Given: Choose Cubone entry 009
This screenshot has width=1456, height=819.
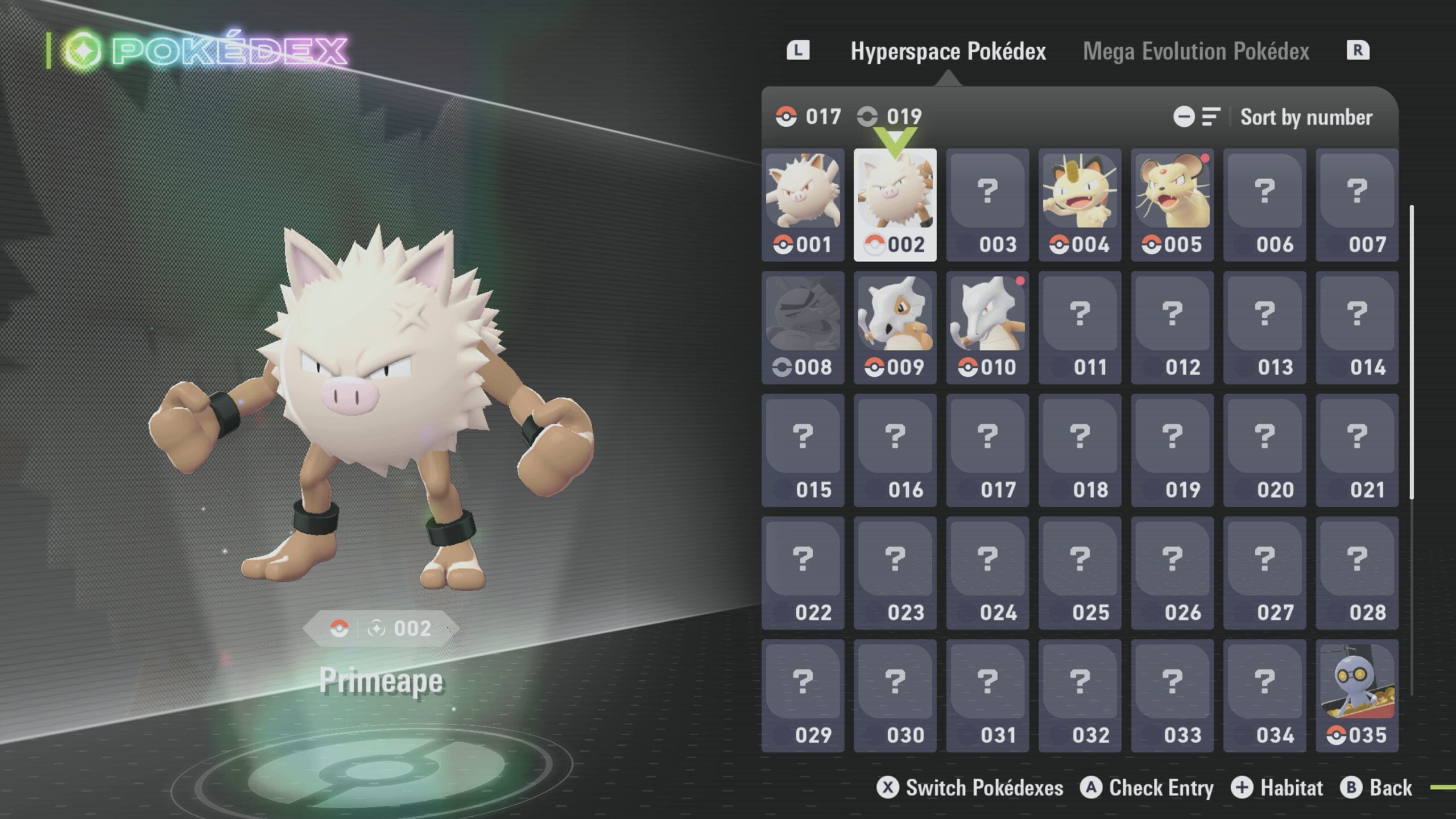Looking at the screenshot, I should [x=895, y=328].
